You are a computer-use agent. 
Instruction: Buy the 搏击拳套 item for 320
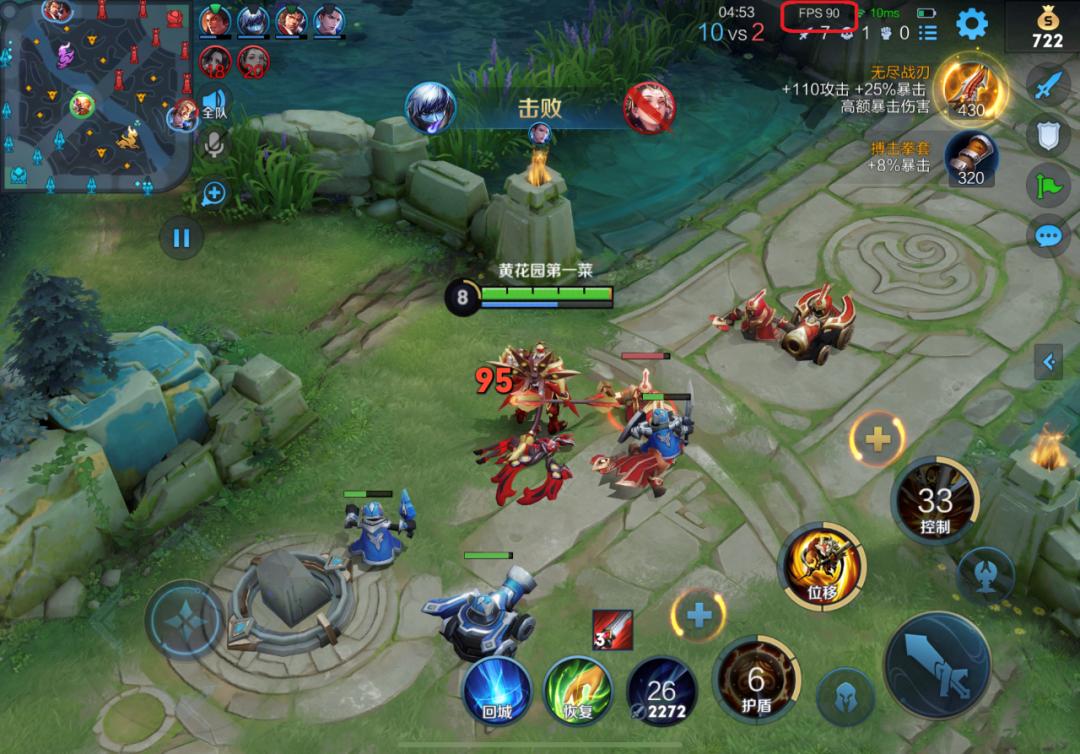coord(970,160)
